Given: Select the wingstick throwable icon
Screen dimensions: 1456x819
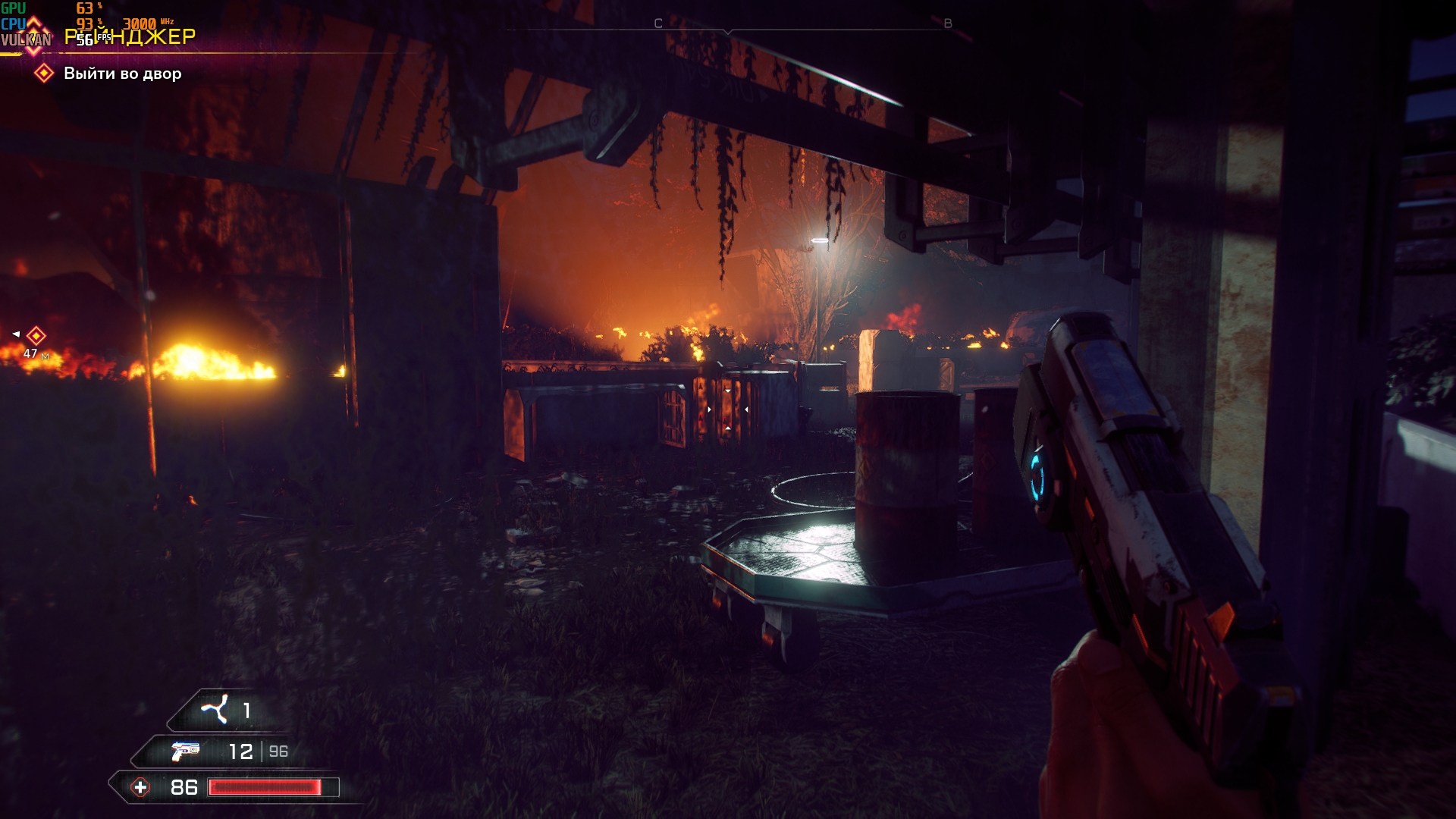Looking at the screenshot, I should coord(215,710).
